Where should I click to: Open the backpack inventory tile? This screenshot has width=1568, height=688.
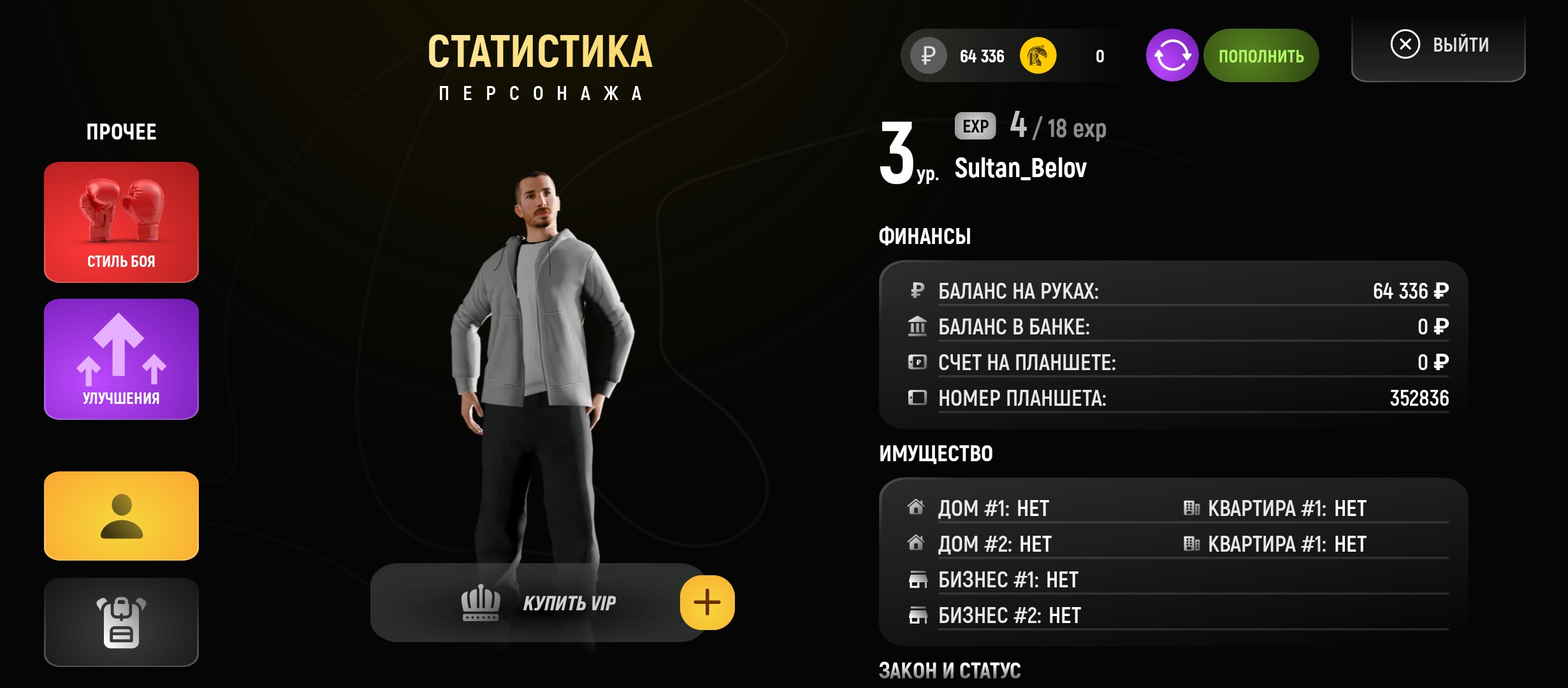click(121, 622)
